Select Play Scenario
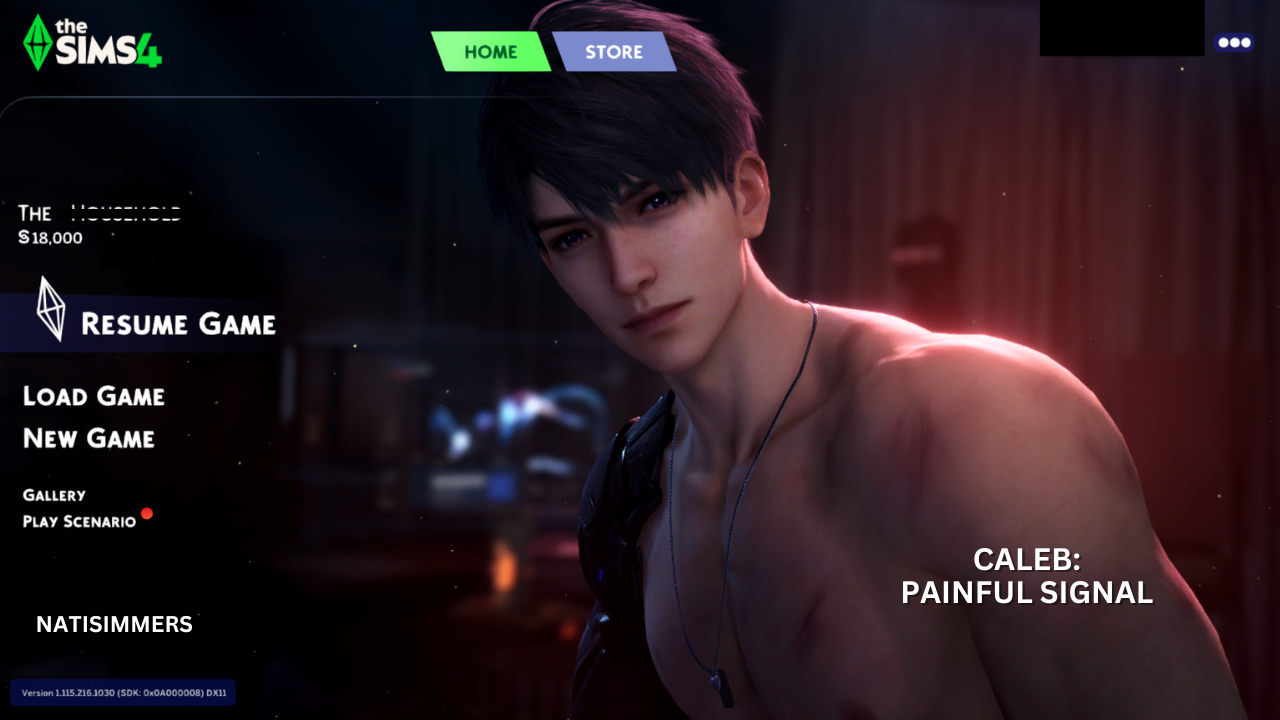Image resolution: width=1280 pixels, height=720 pixels. (80, 521)
